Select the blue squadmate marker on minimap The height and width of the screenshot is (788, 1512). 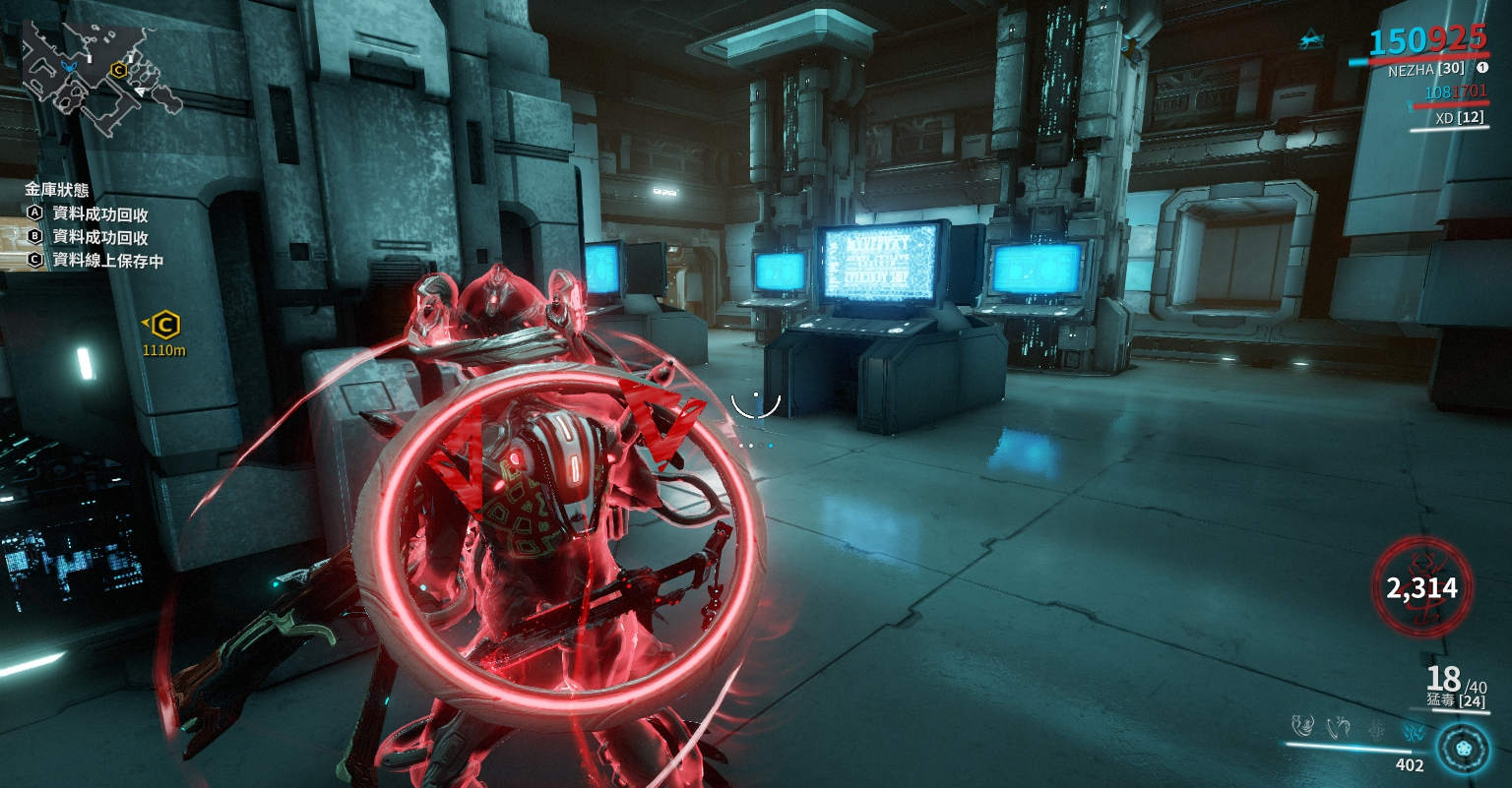click(x=68, y=66)
